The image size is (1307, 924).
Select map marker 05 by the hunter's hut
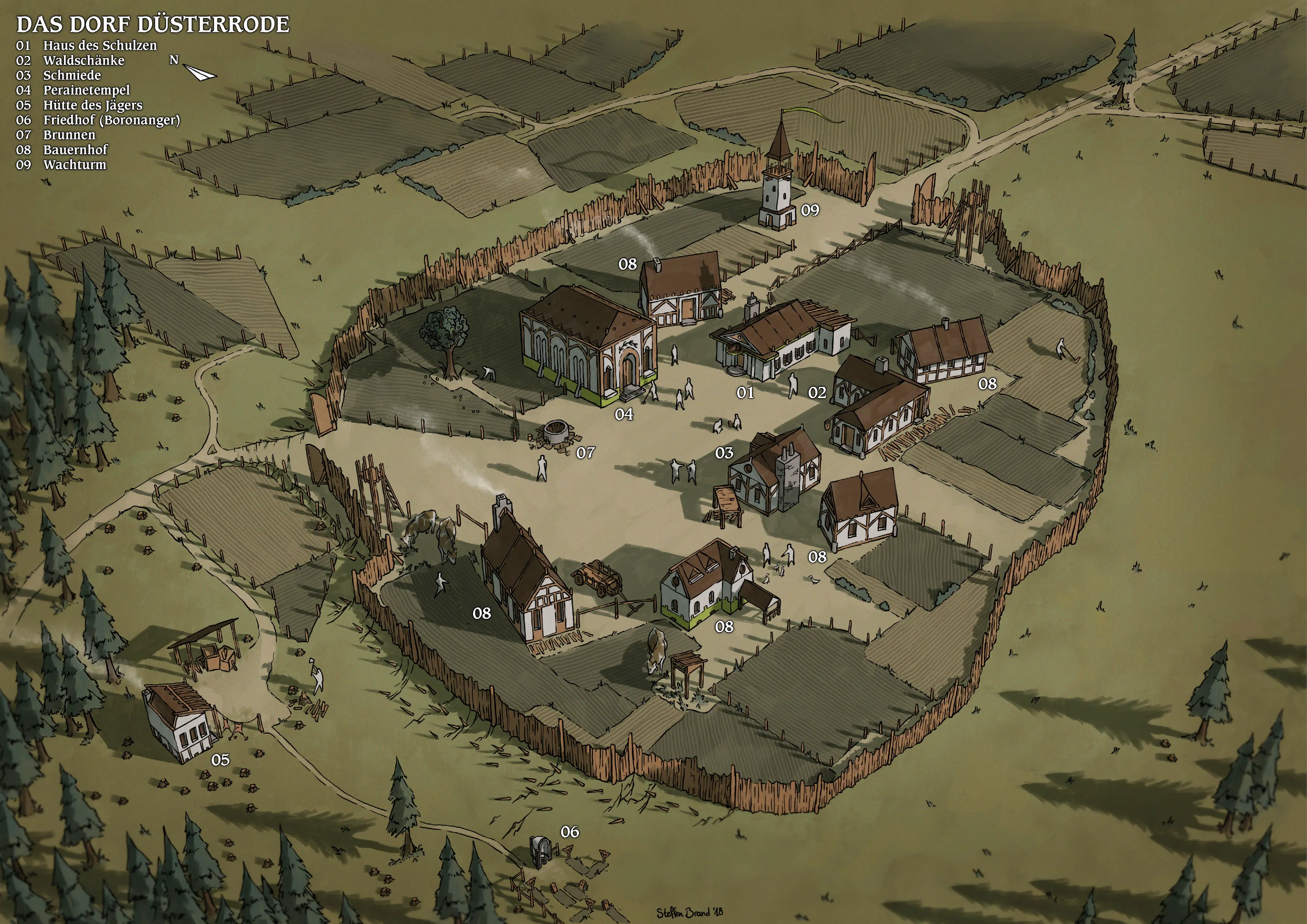coord(220,760)
